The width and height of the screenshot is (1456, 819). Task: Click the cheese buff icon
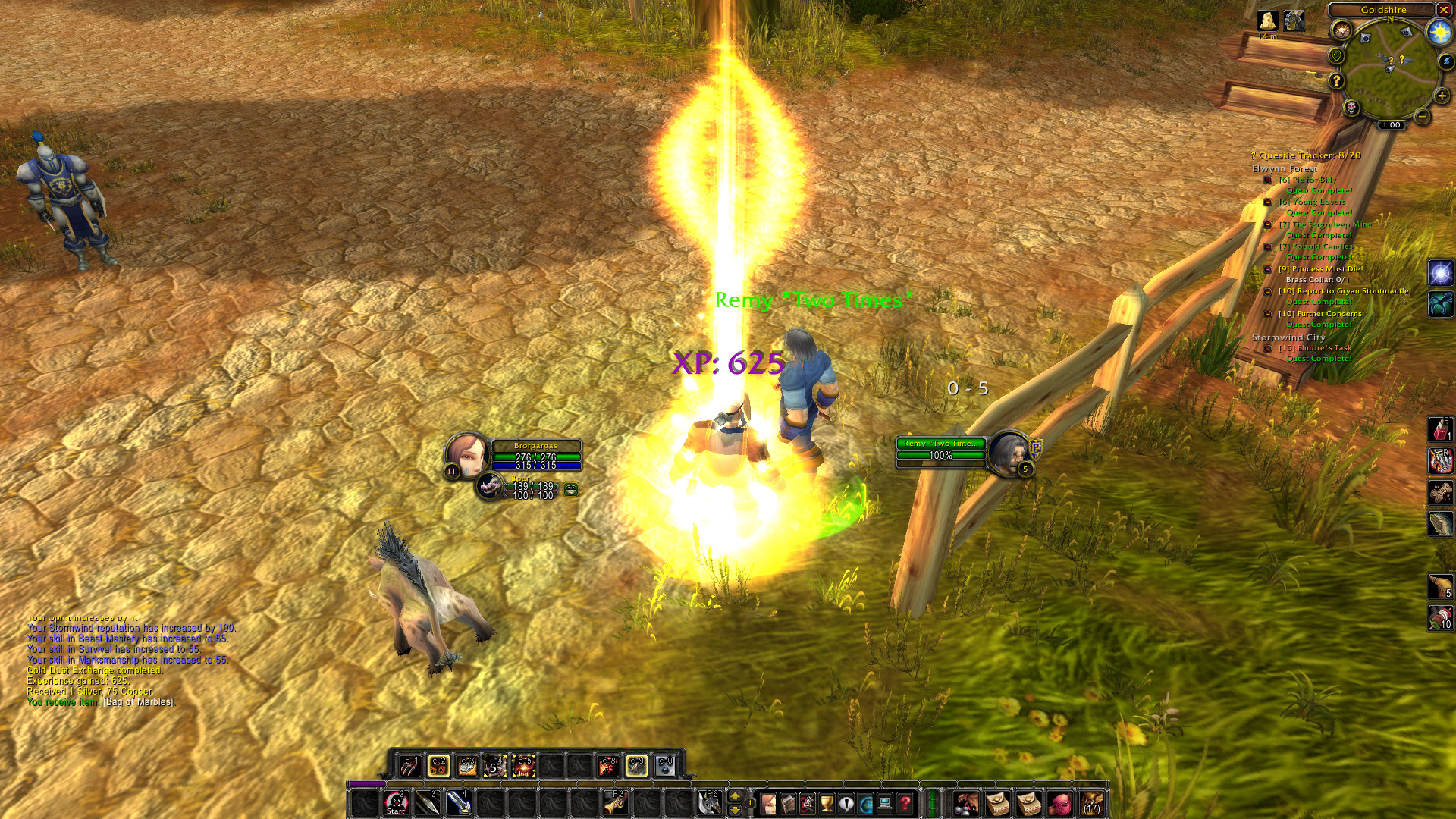coord(1267,20)
